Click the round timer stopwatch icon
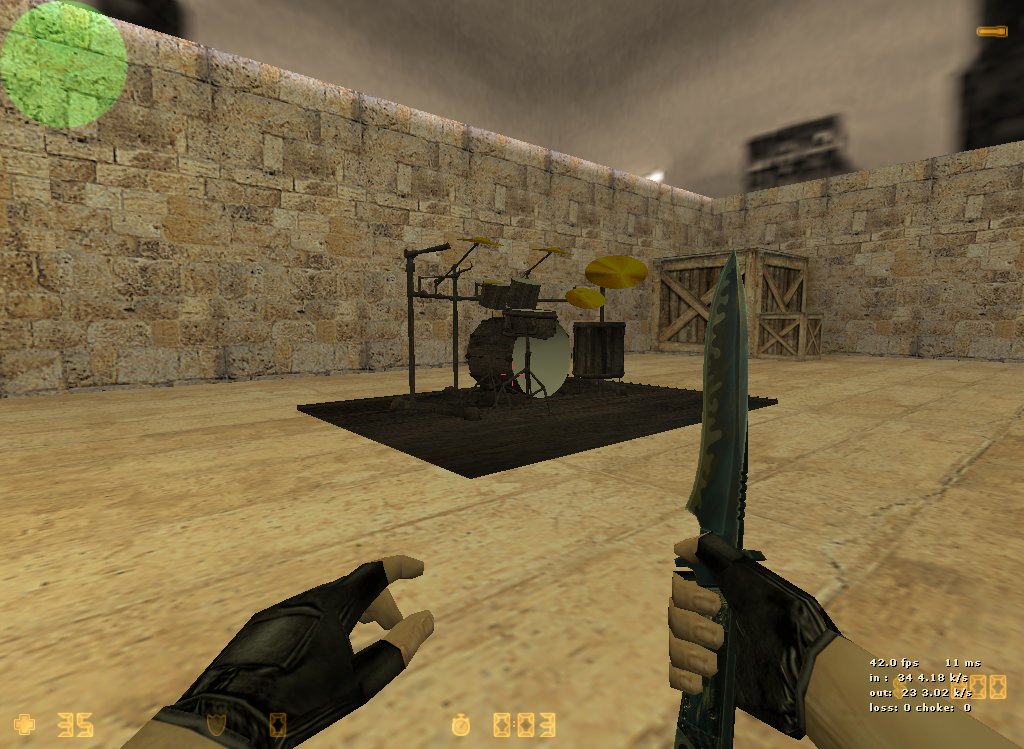 461,723
